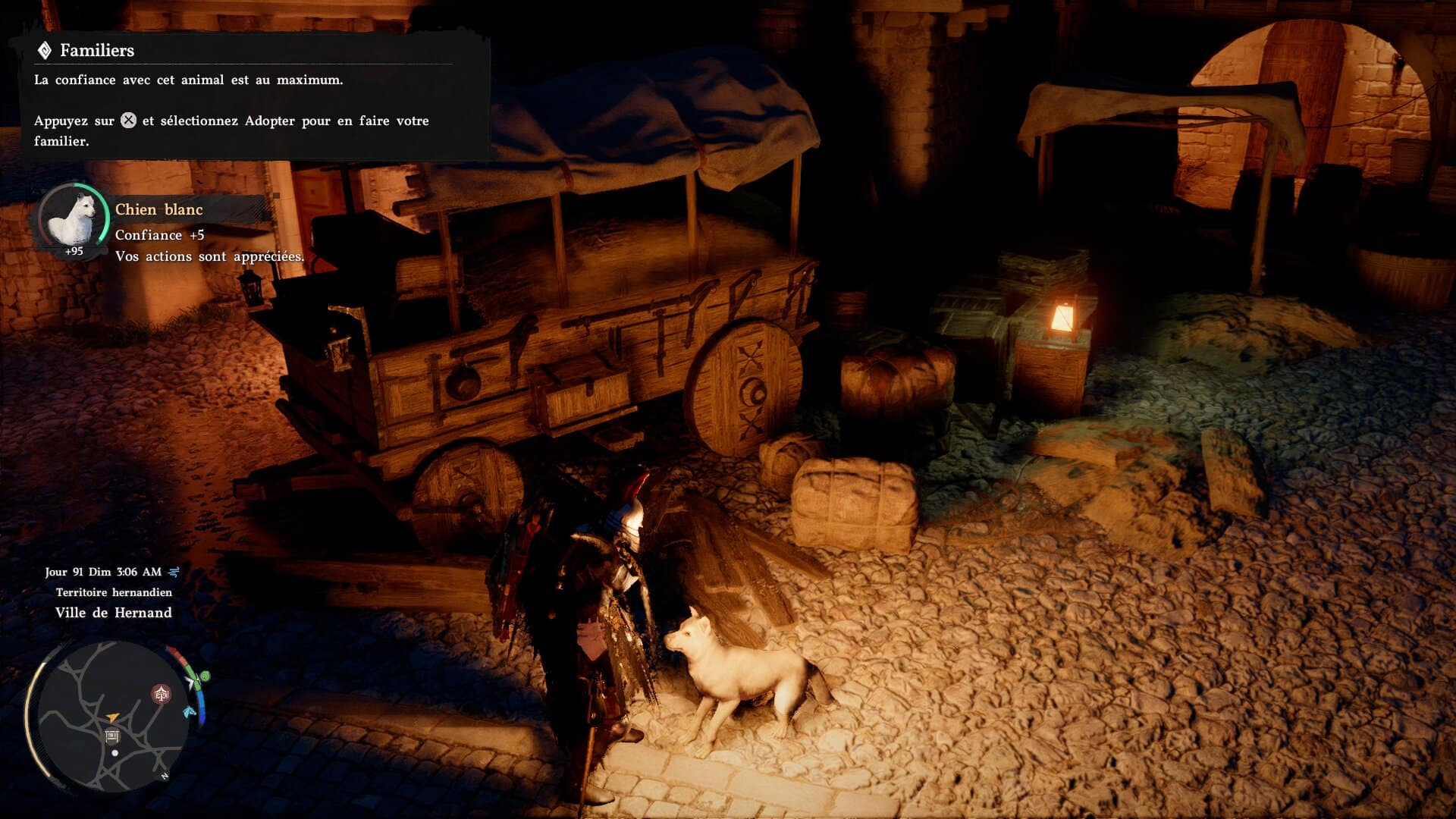Click the blue horse icon beside minimap
The image size is (1456, 819).
(x=190, y=712)
